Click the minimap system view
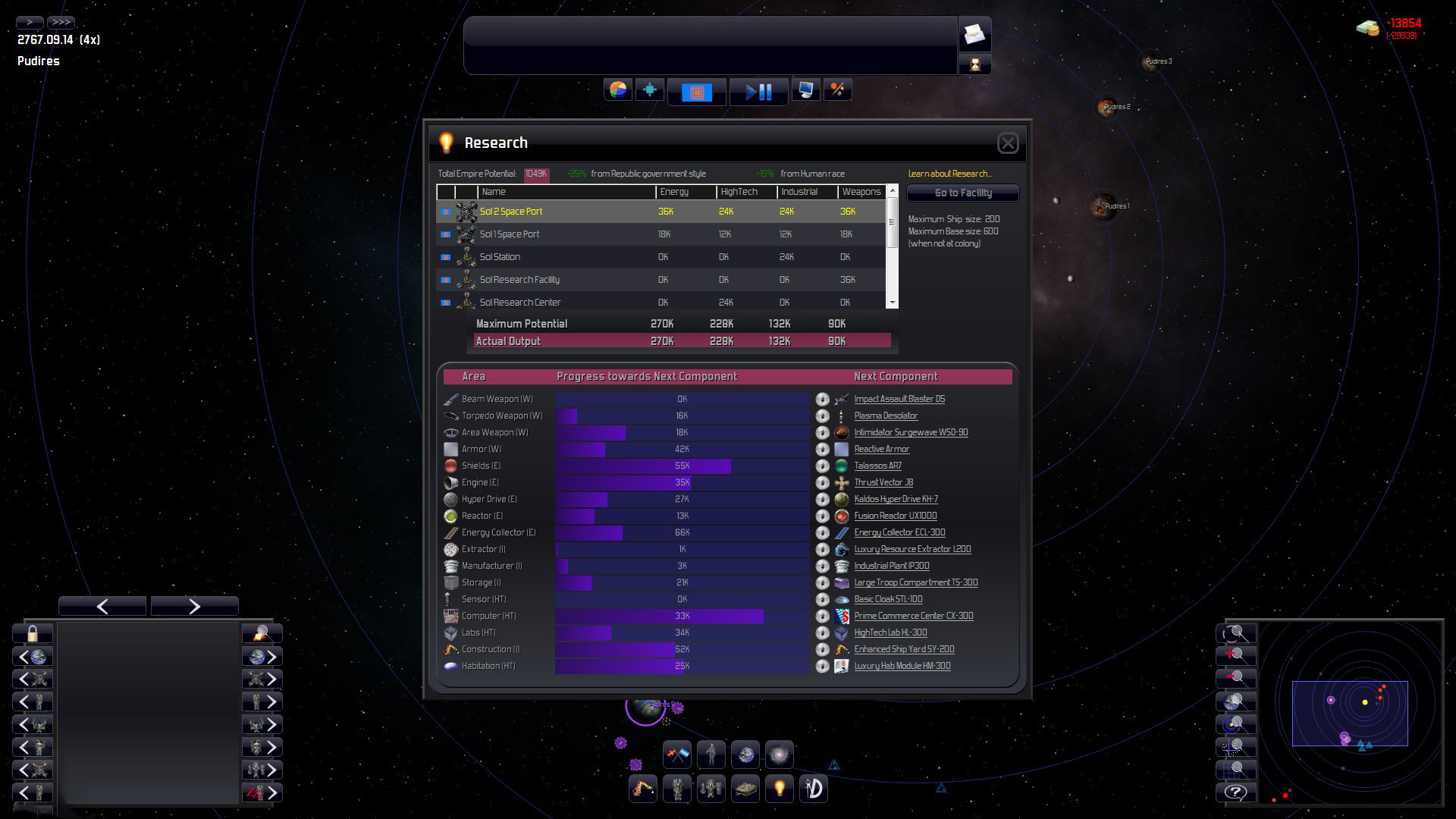Screen dimensions: 1456x819 tap(1350, 713)
